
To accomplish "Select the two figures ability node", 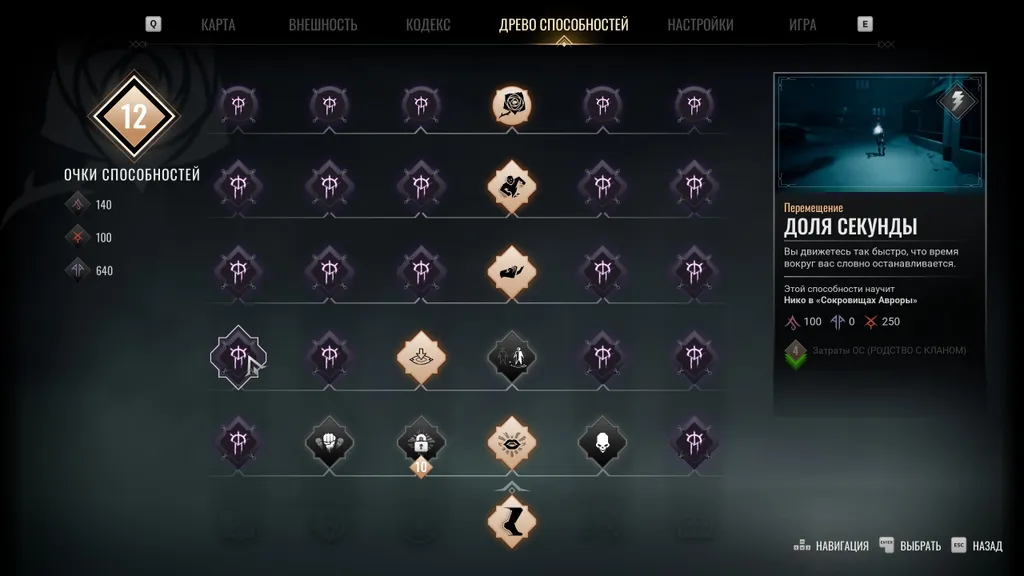I will (x=511, y=354).
